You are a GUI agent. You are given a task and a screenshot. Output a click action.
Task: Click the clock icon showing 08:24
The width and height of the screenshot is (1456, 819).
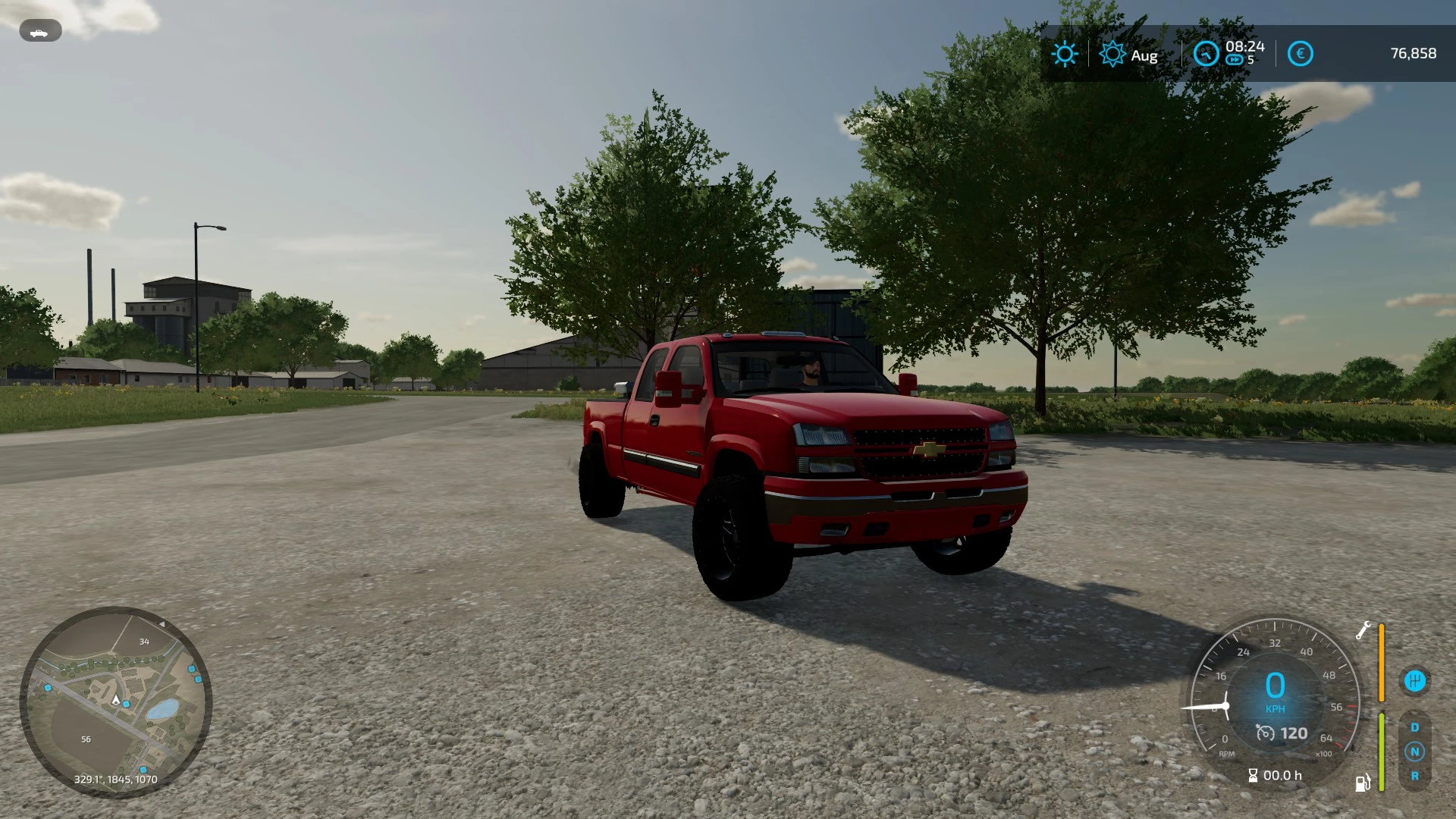(x=1206, y=54)
